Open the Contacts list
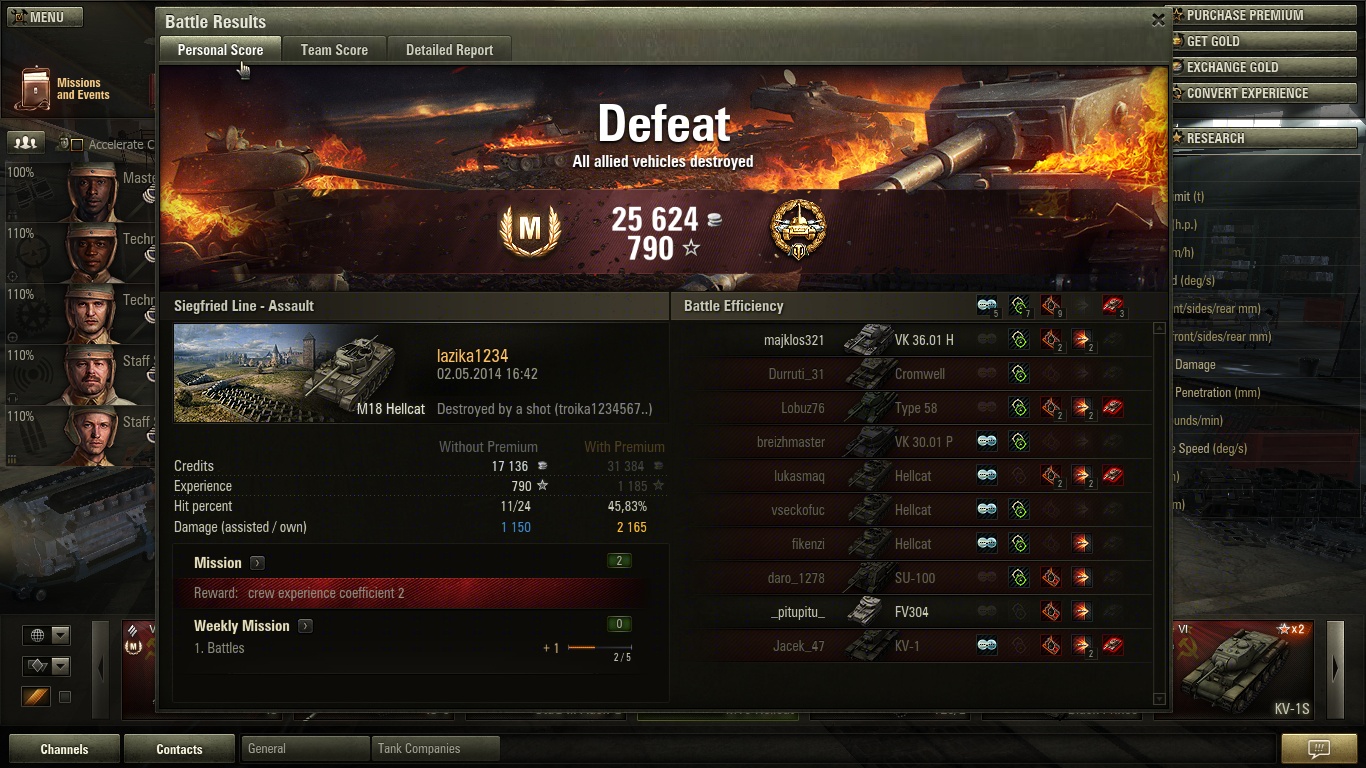Viewport: 1366px width, 768px height. tap(179, 749)
